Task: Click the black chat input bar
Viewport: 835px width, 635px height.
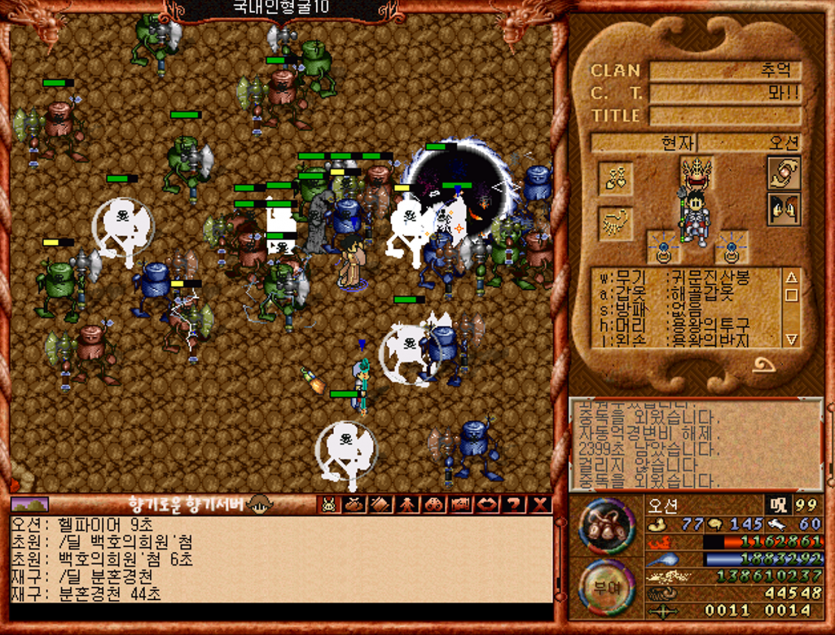Action: coord(280,611)
